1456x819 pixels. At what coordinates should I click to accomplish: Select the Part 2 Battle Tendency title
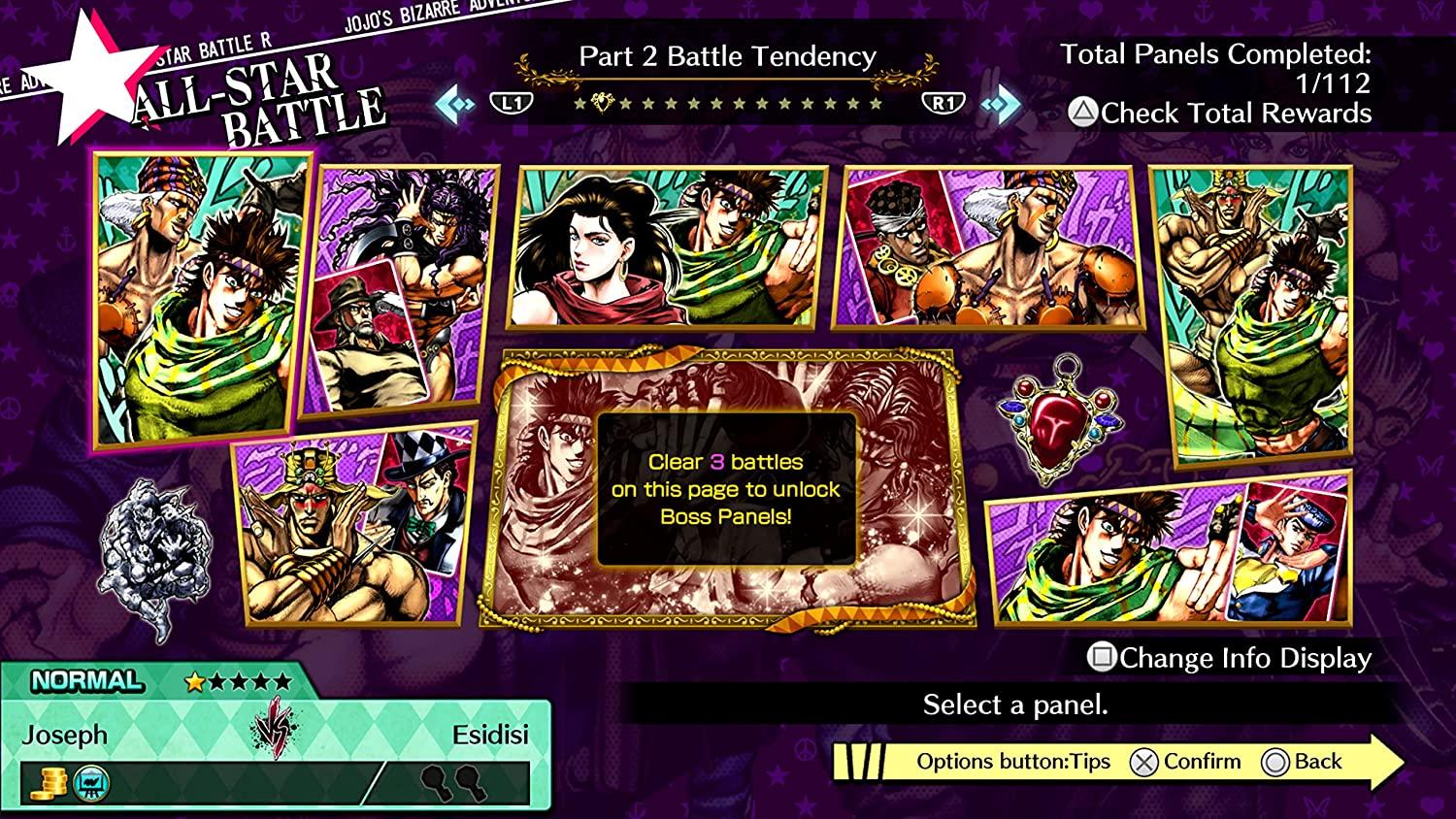click(x=727, y=57)
